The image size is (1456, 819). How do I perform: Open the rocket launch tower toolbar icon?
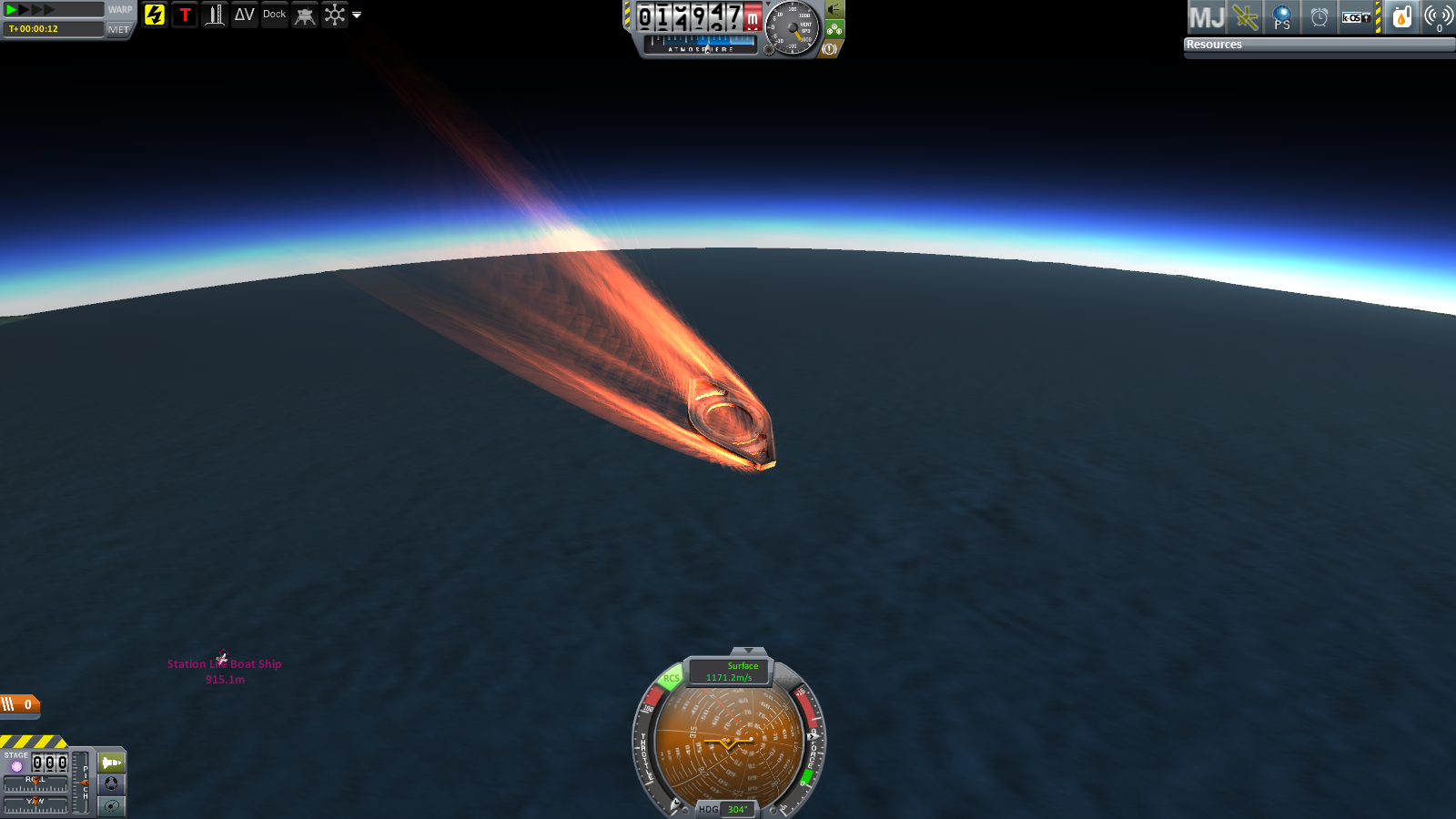point(215,15)
